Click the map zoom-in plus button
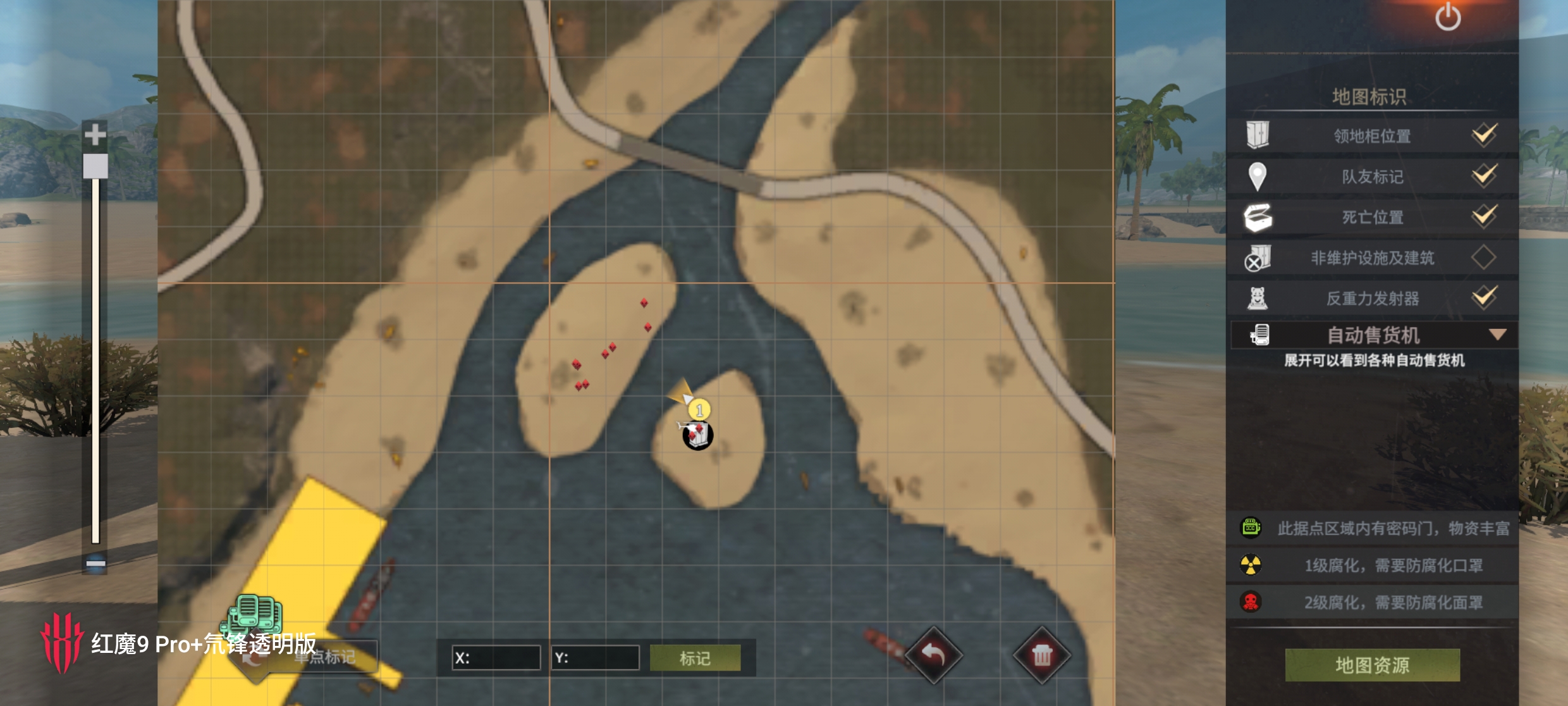 pos(95,134)
